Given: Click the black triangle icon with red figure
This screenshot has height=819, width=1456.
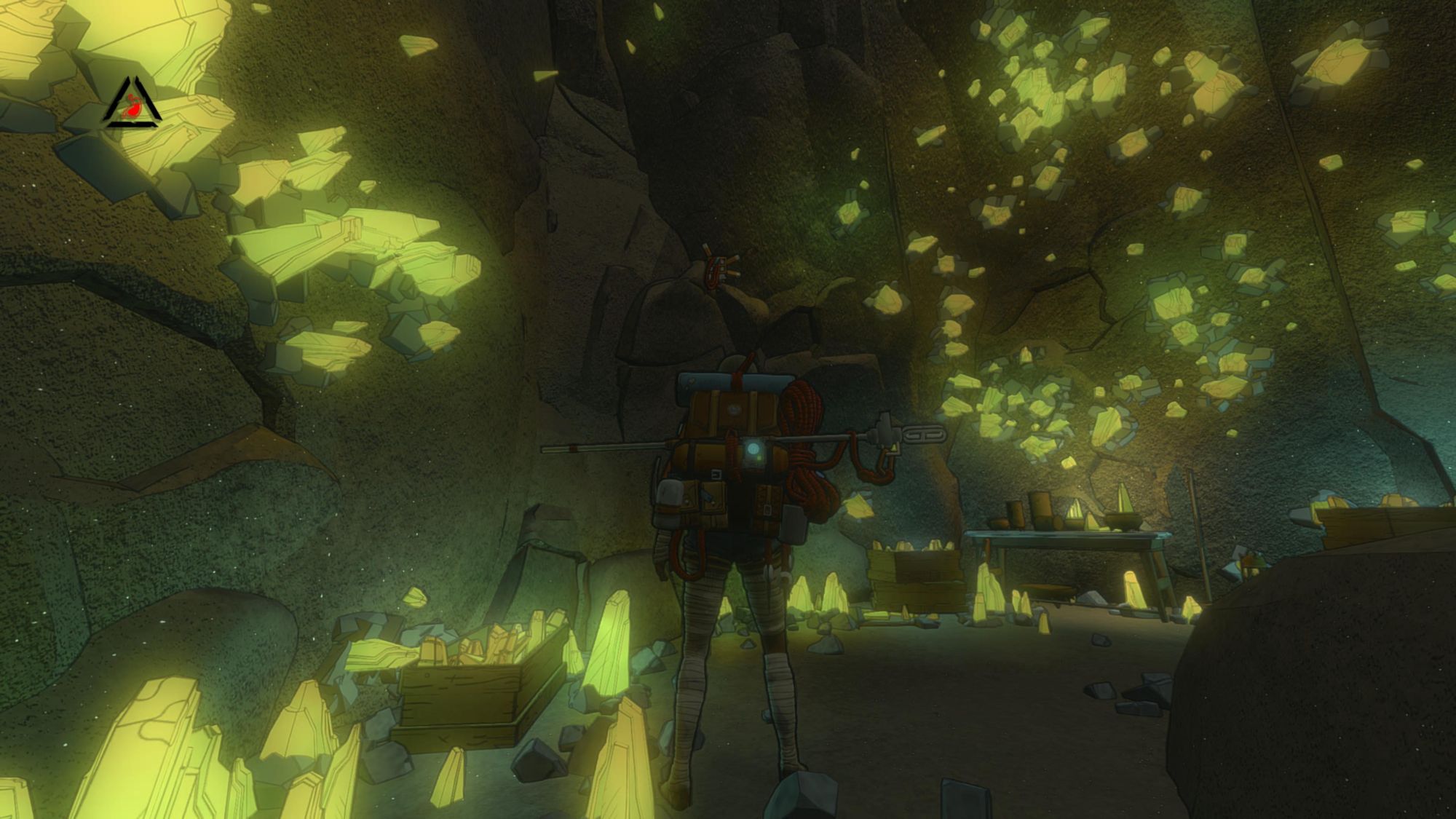Looking at the screenshot, I should [x=131, y=106].
